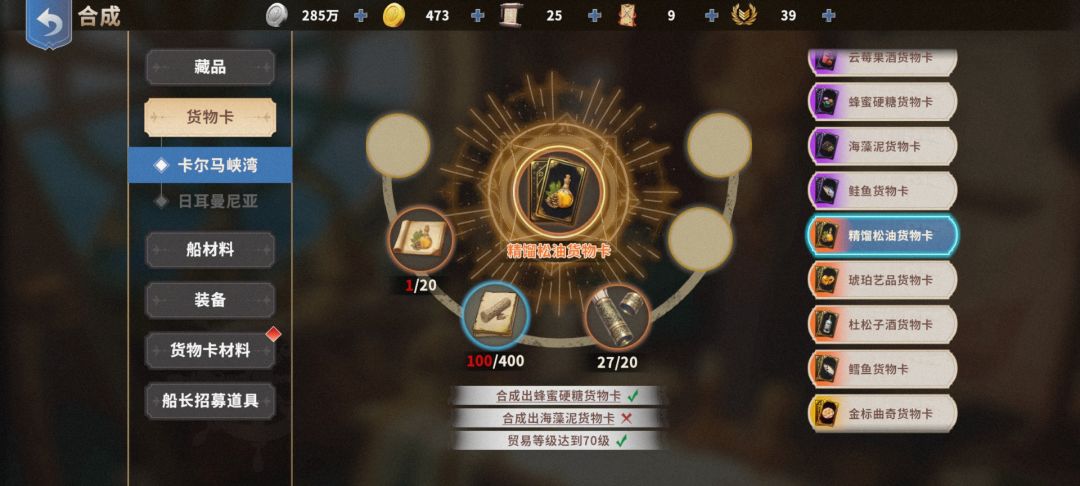Image resolution: width=1080 pixels, height=486 pixels.
Task: Select the 海藻泥货物卡 entry
Action: tap(882, 146)
